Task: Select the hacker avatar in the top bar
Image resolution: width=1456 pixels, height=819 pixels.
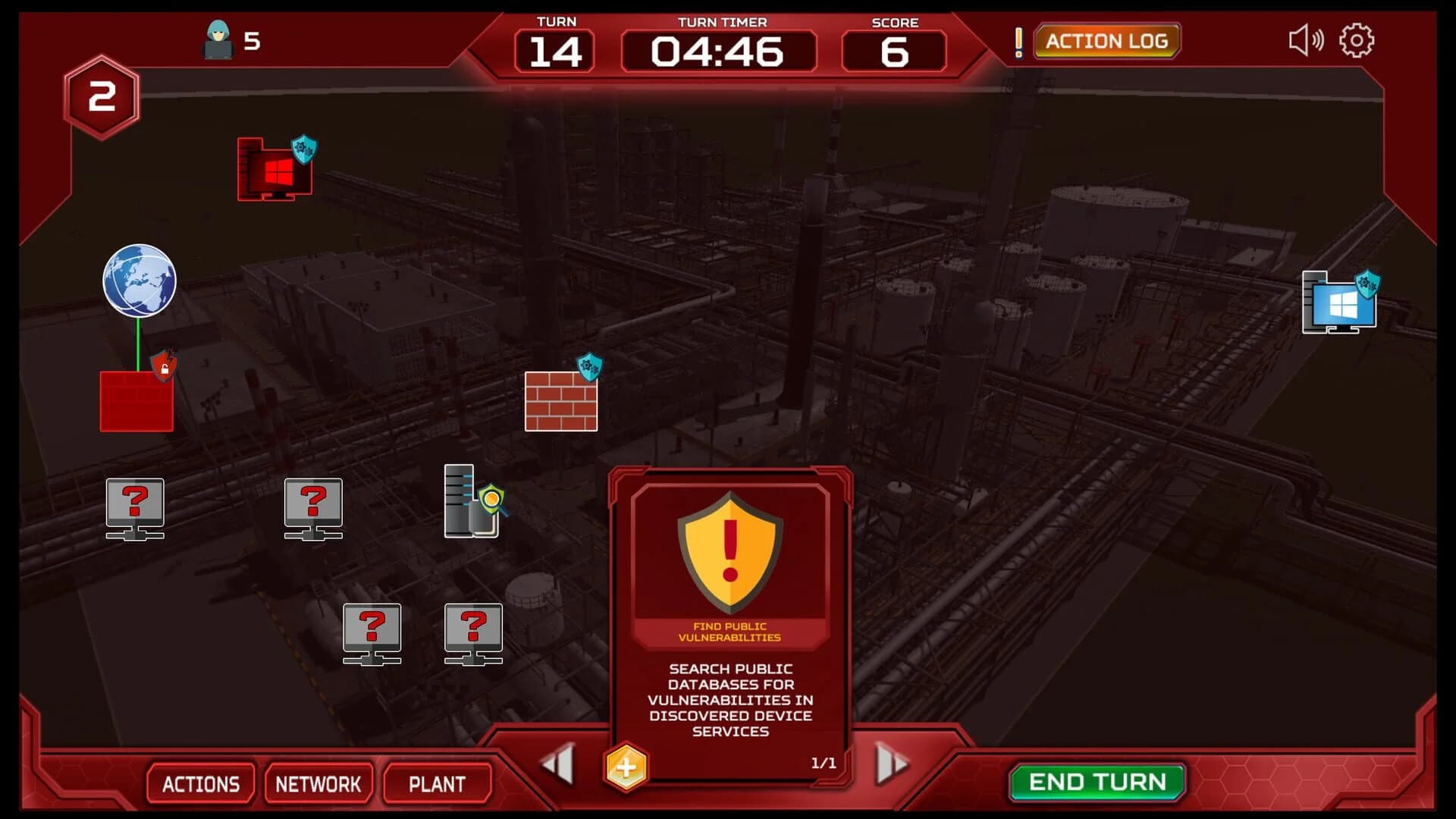Action: coord(217,39)
